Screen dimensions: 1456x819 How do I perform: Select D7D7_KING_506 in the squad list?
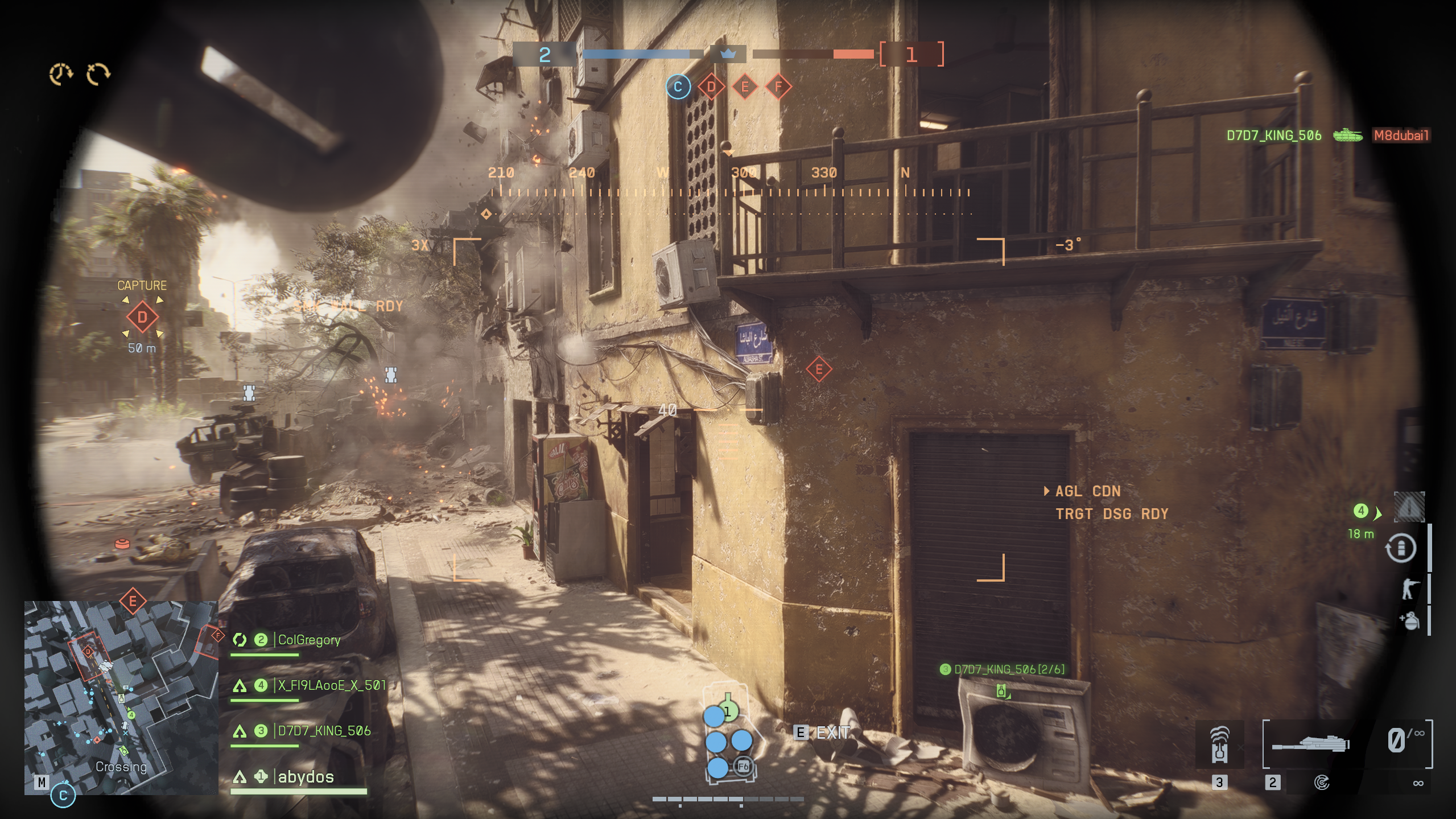pos(324,731)
